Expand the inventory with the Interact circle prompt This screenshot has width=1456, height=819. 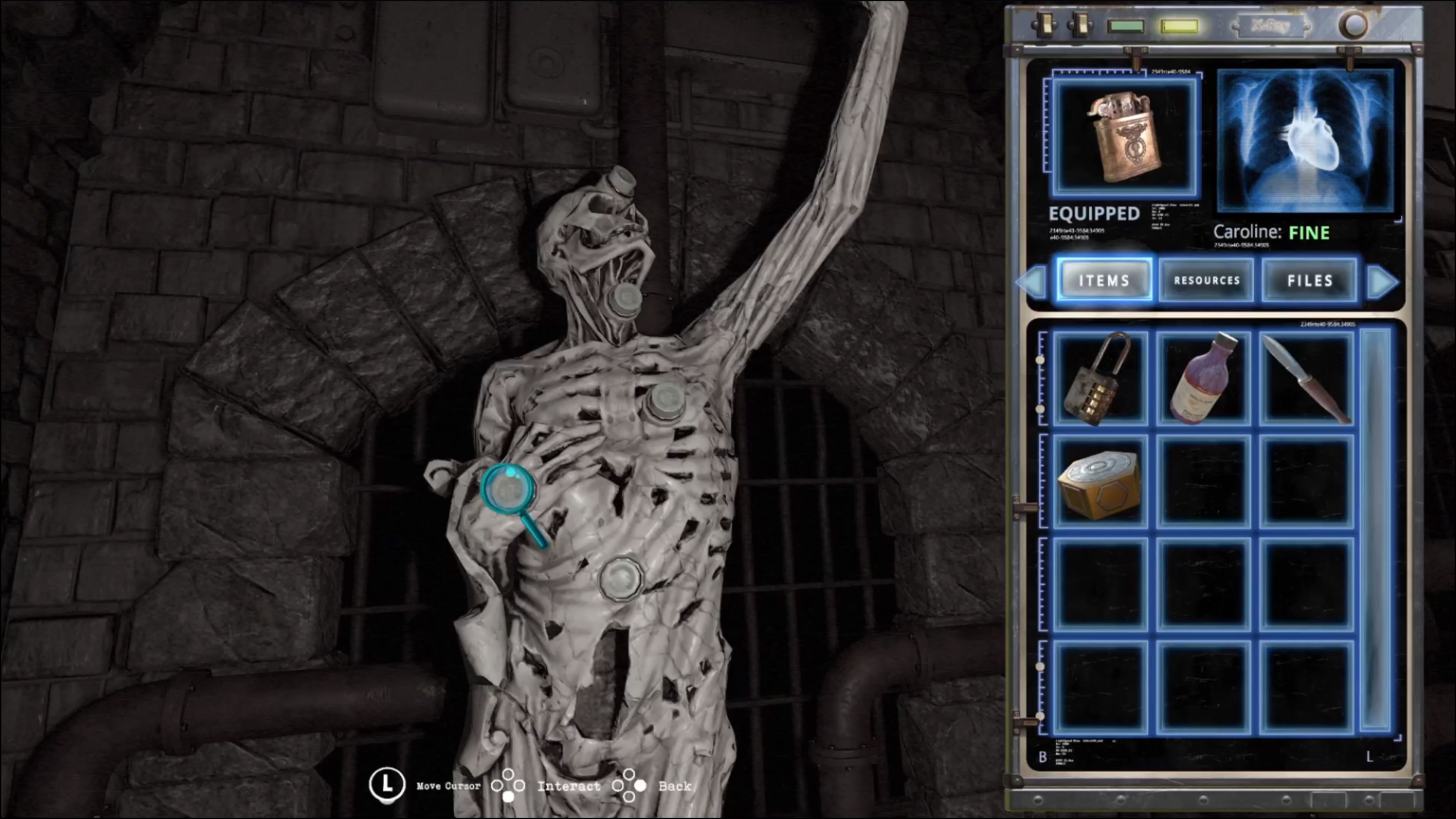(x=509, y=786)
